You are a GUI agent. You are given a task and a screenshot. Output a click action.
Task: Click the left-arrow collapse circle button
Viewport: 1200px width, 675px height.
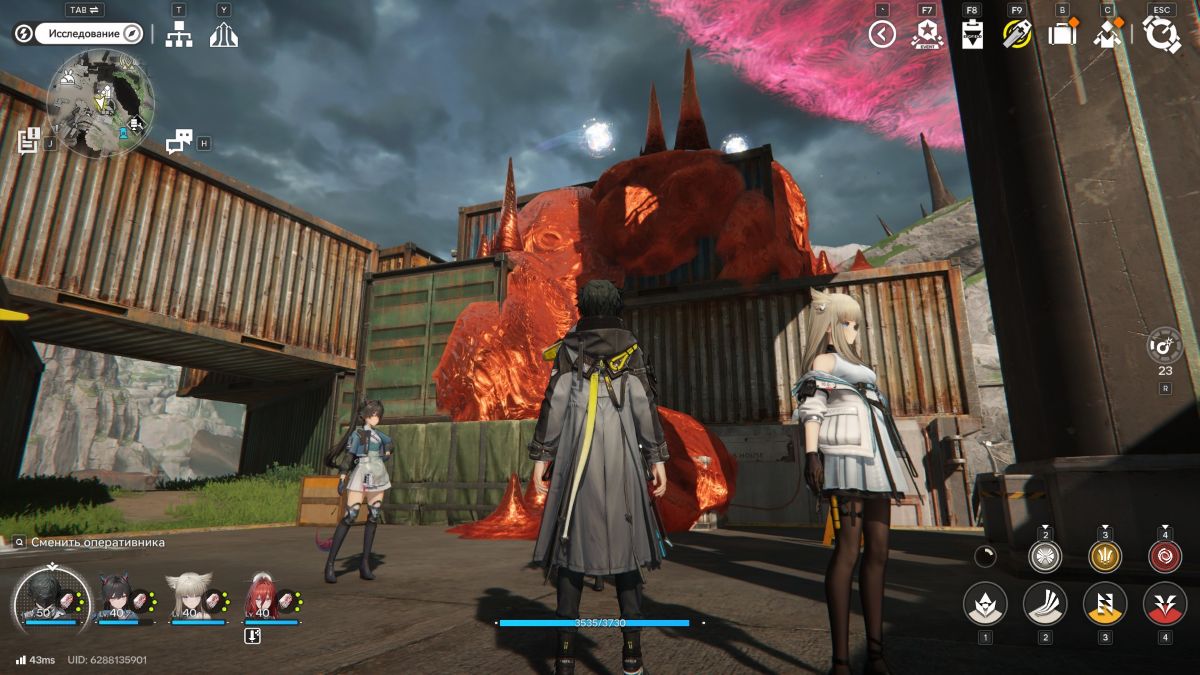[881, 35]
